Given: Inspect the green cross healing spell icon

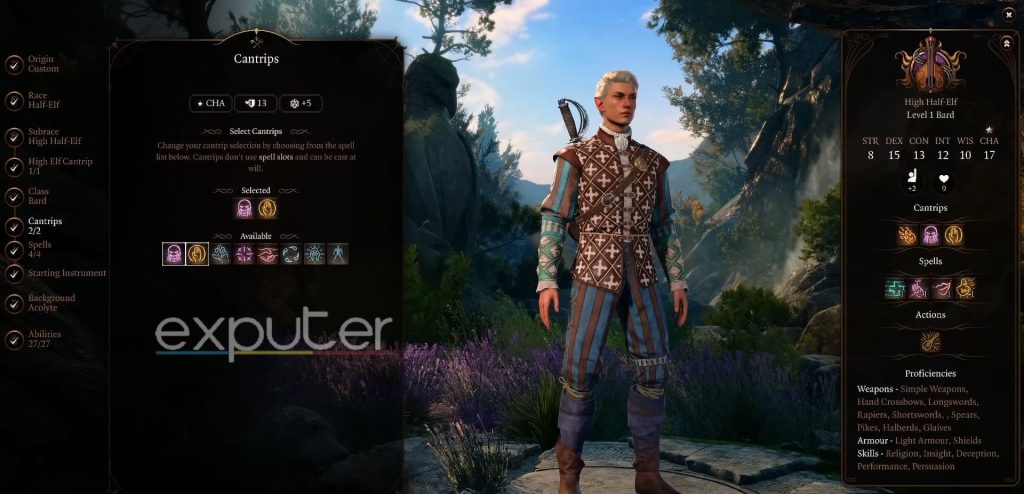Looking at the screenshot, I should [895, 288].
